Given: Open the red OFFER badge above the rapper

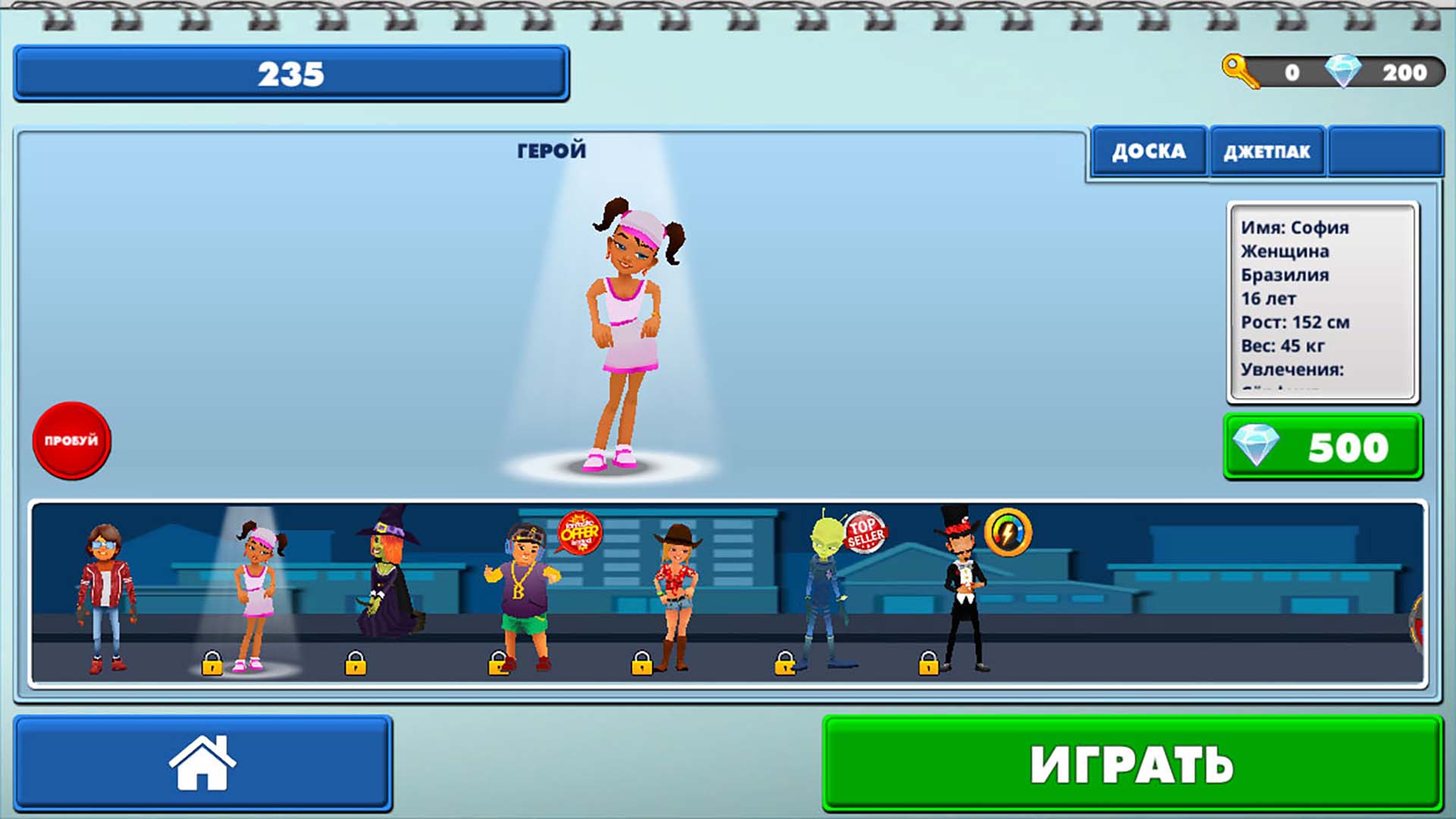Looking at the screenshot, I should point(579,534).
